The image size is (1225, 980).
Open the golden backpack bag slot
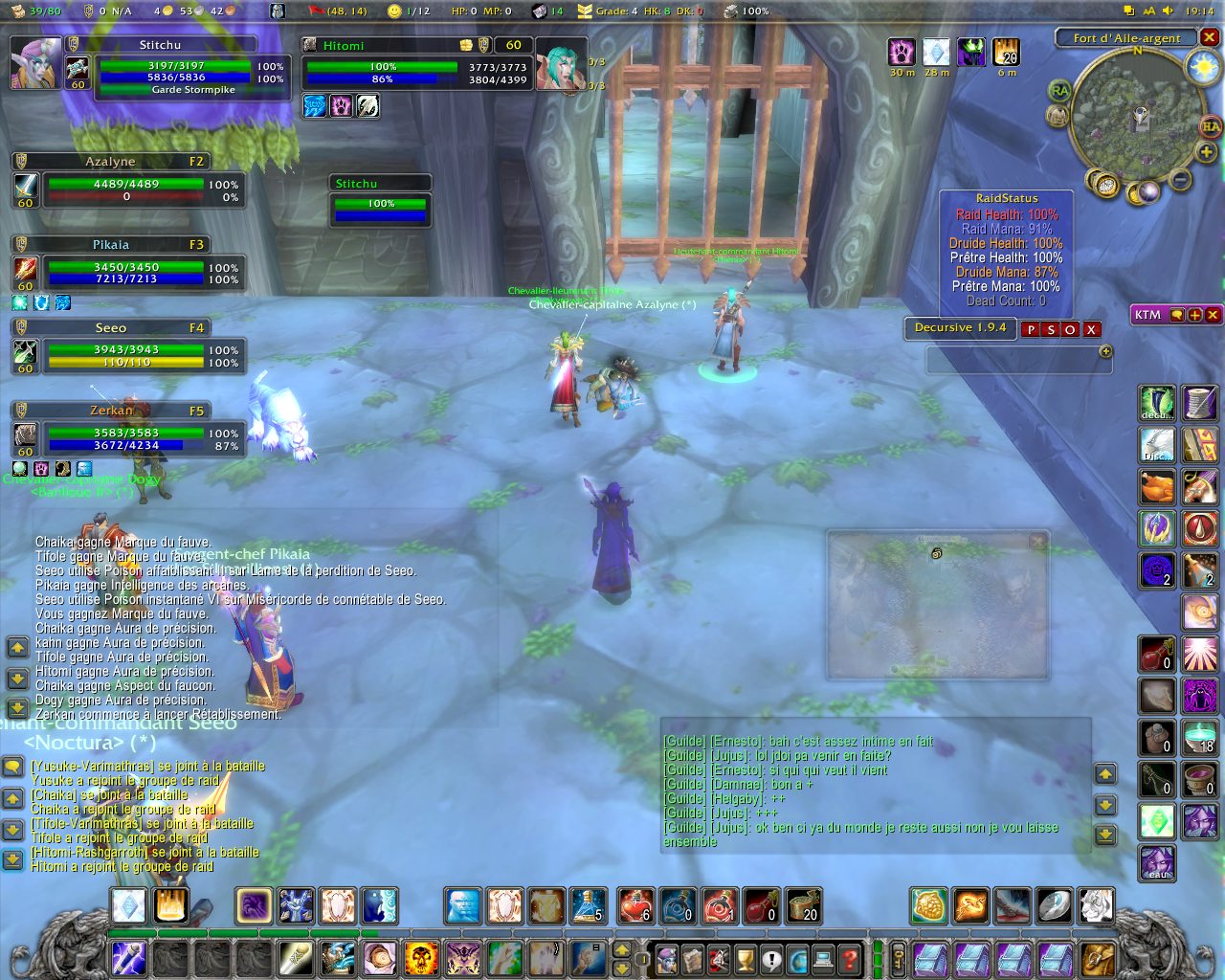1099,958
